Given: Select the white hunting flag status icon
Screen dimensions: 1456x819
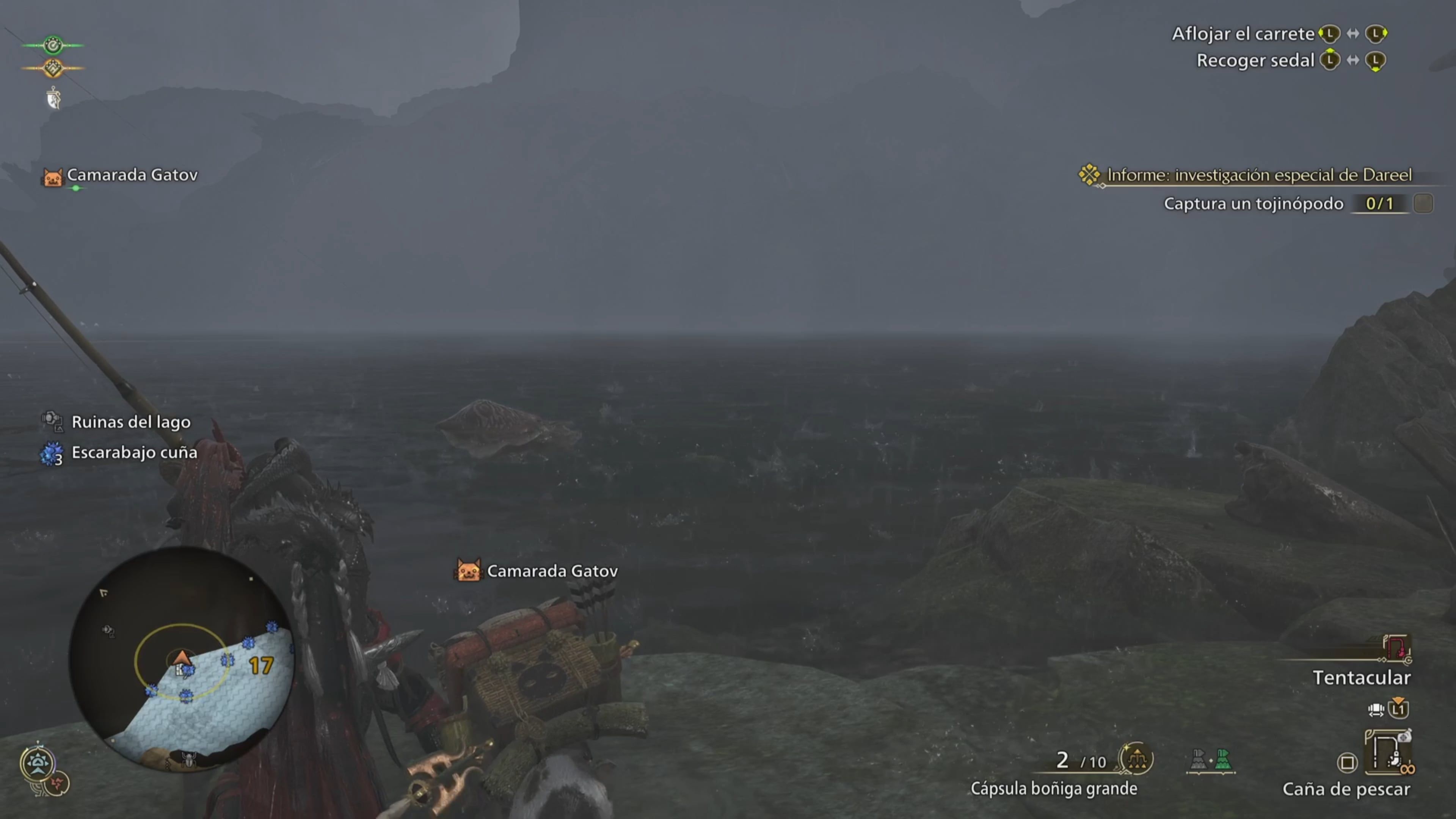Looking at the screenshot, I should point(54,98).
